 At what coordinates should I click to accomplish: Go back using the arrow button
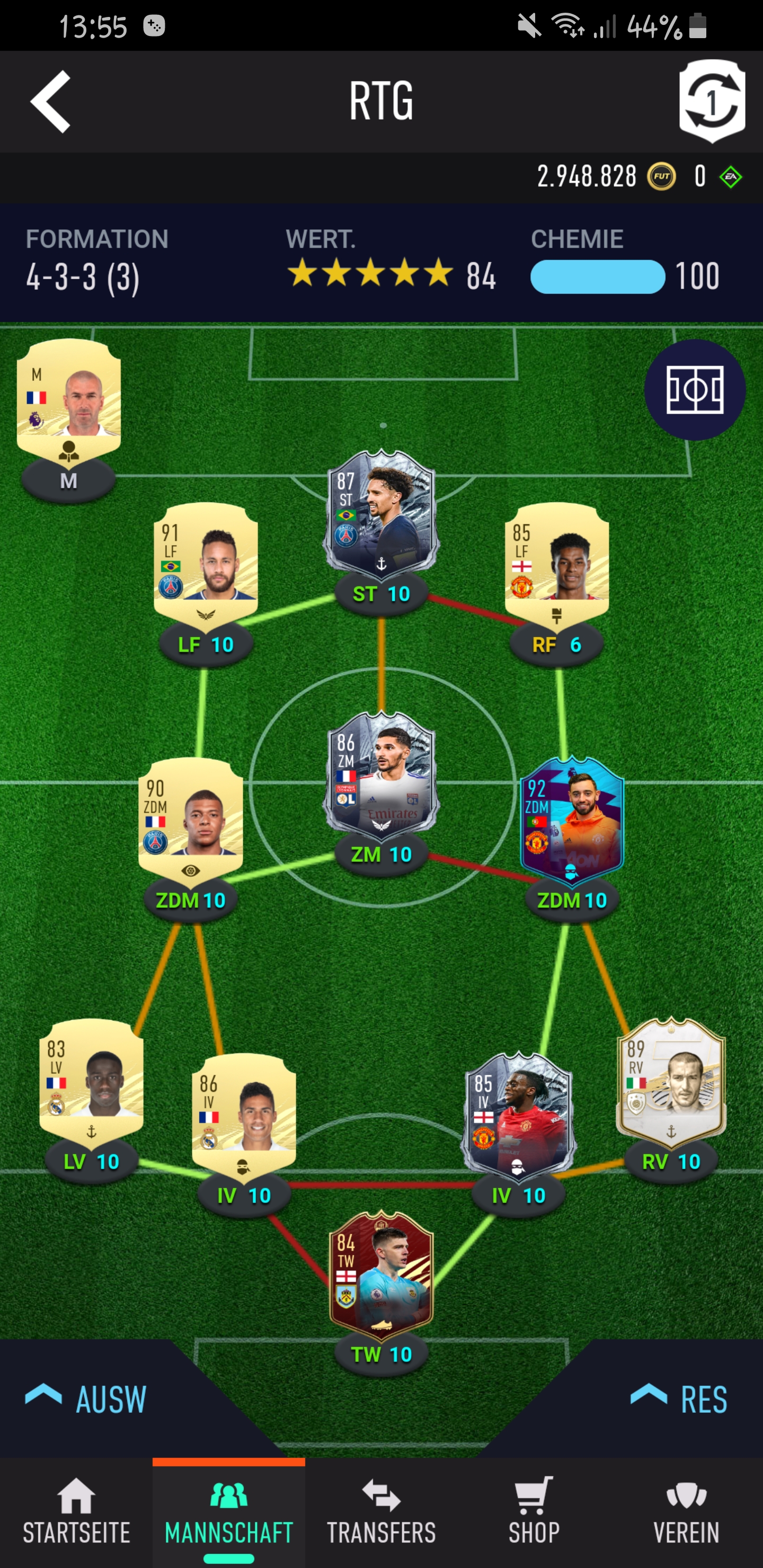51,102
